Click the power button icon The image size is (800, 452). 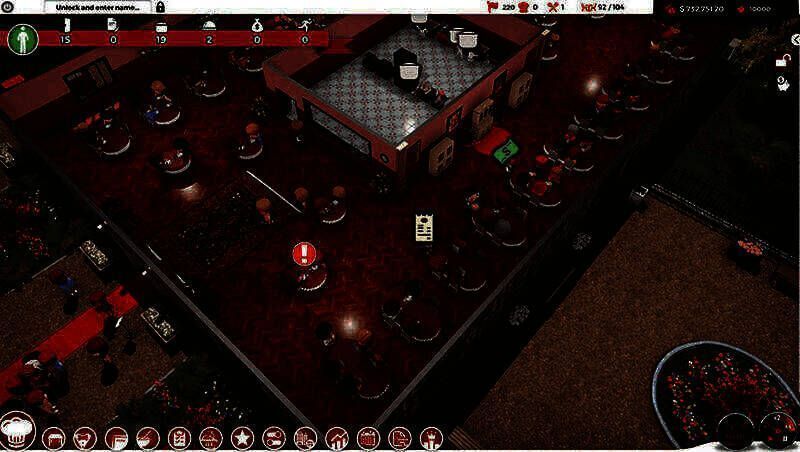point(8,7)
